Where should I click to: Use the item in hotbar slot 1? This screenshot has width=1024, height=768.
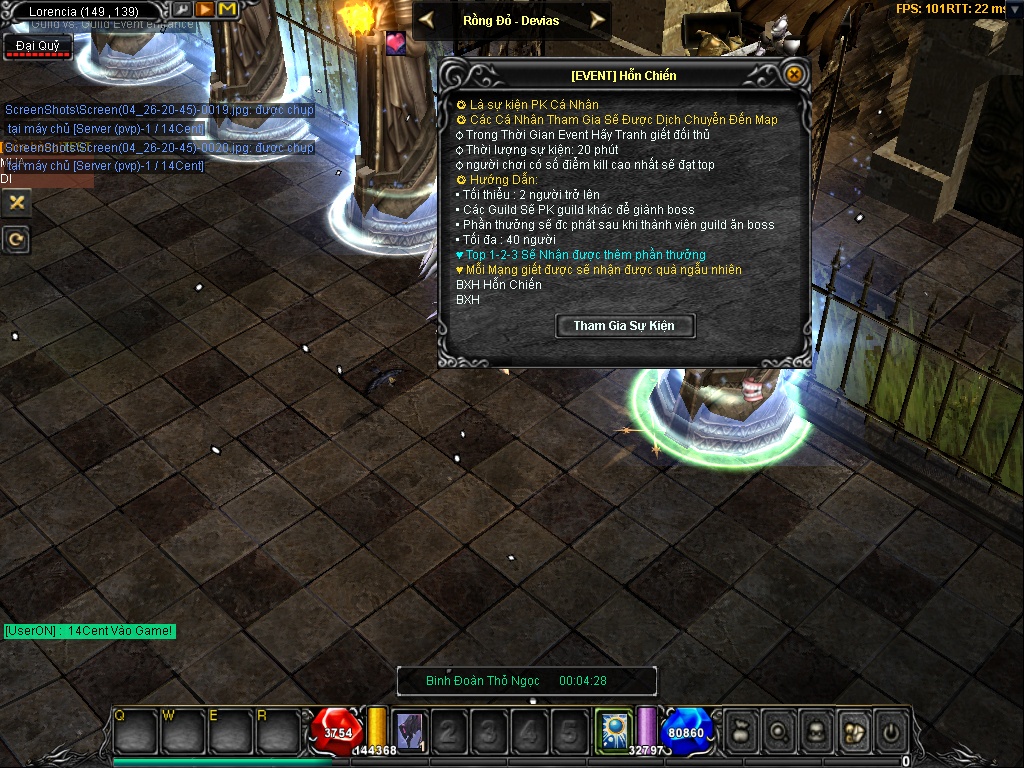click(409, 732)
